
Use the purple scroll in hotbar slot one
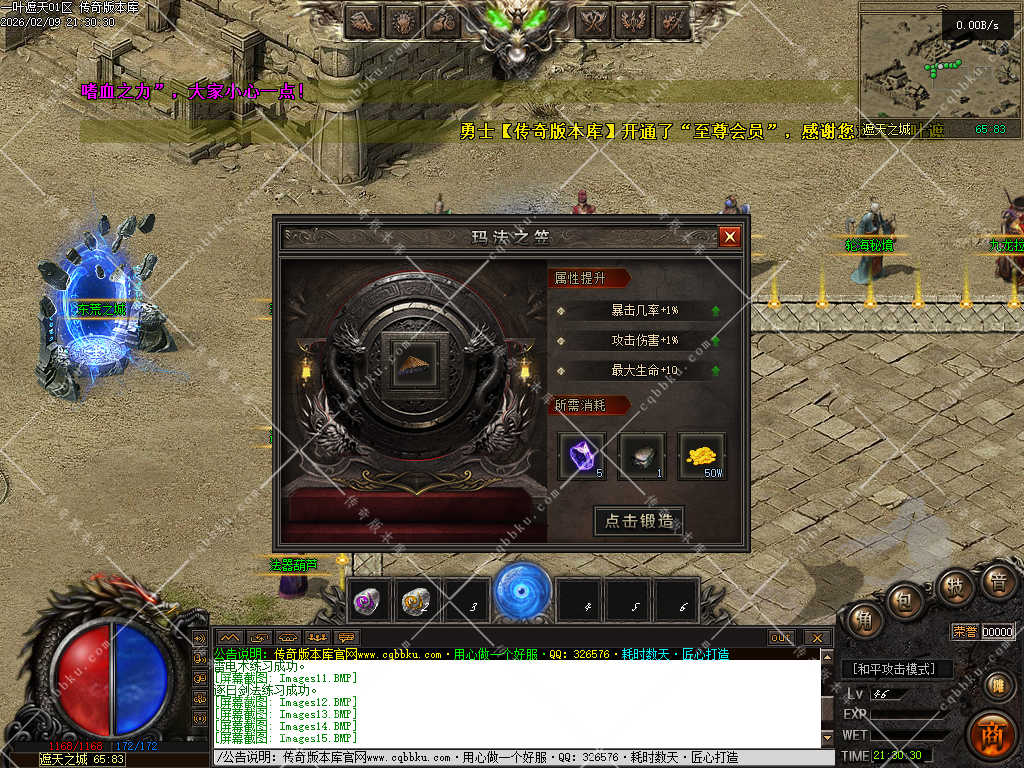pyautogui.click(x=367, y=602)
